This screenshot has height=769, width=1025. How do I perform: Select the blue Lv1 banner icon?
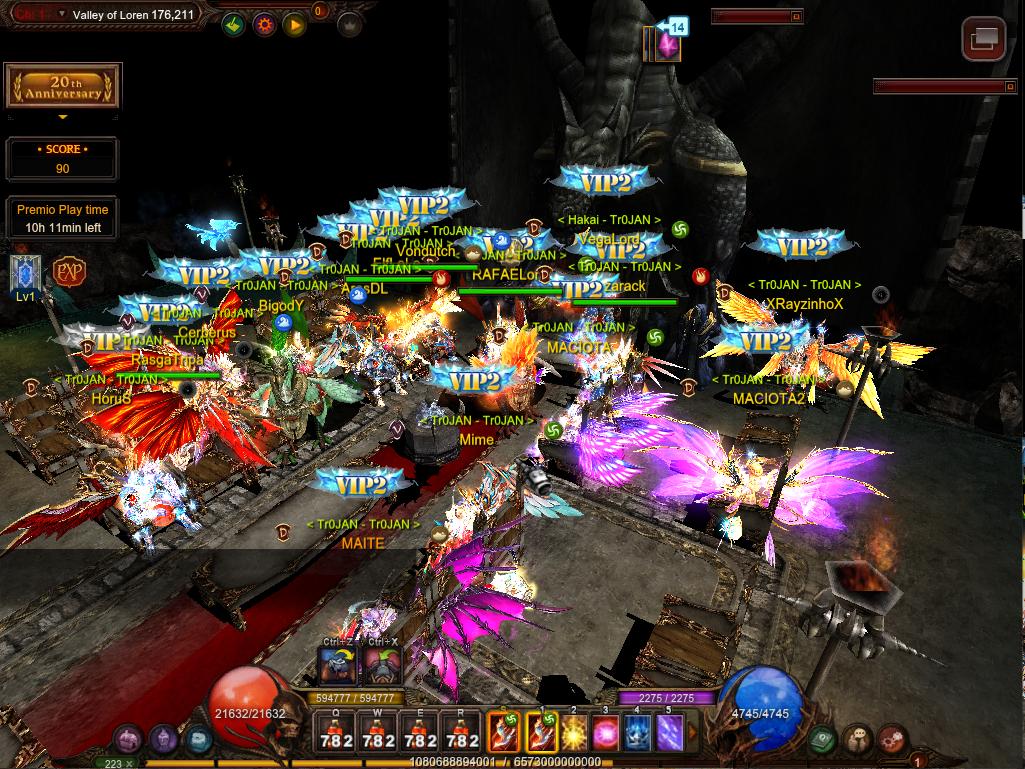25,273
